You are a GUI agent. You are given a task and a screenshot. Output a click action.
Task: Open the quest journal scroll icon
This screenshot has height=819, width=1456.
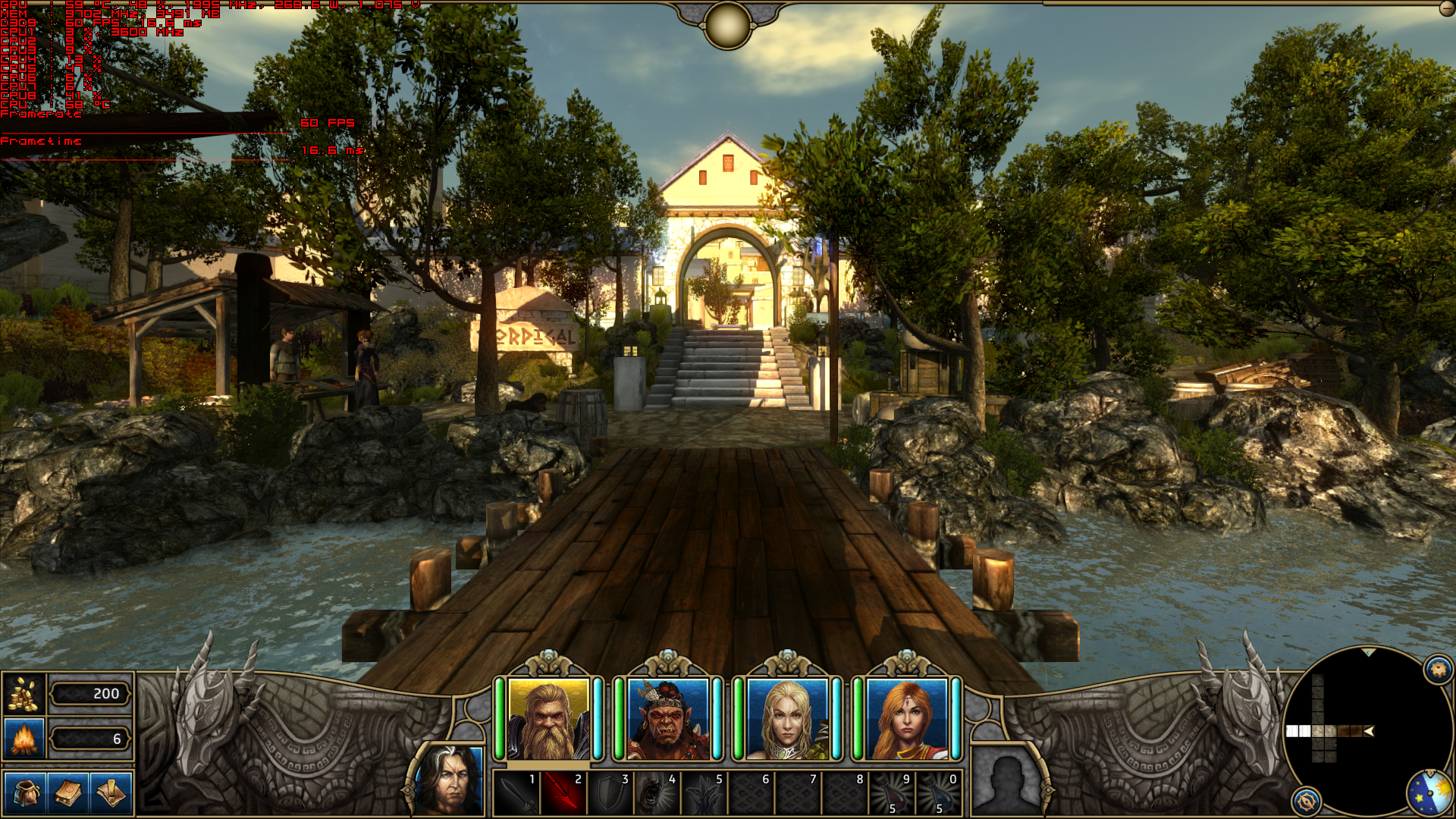(111, 794)
